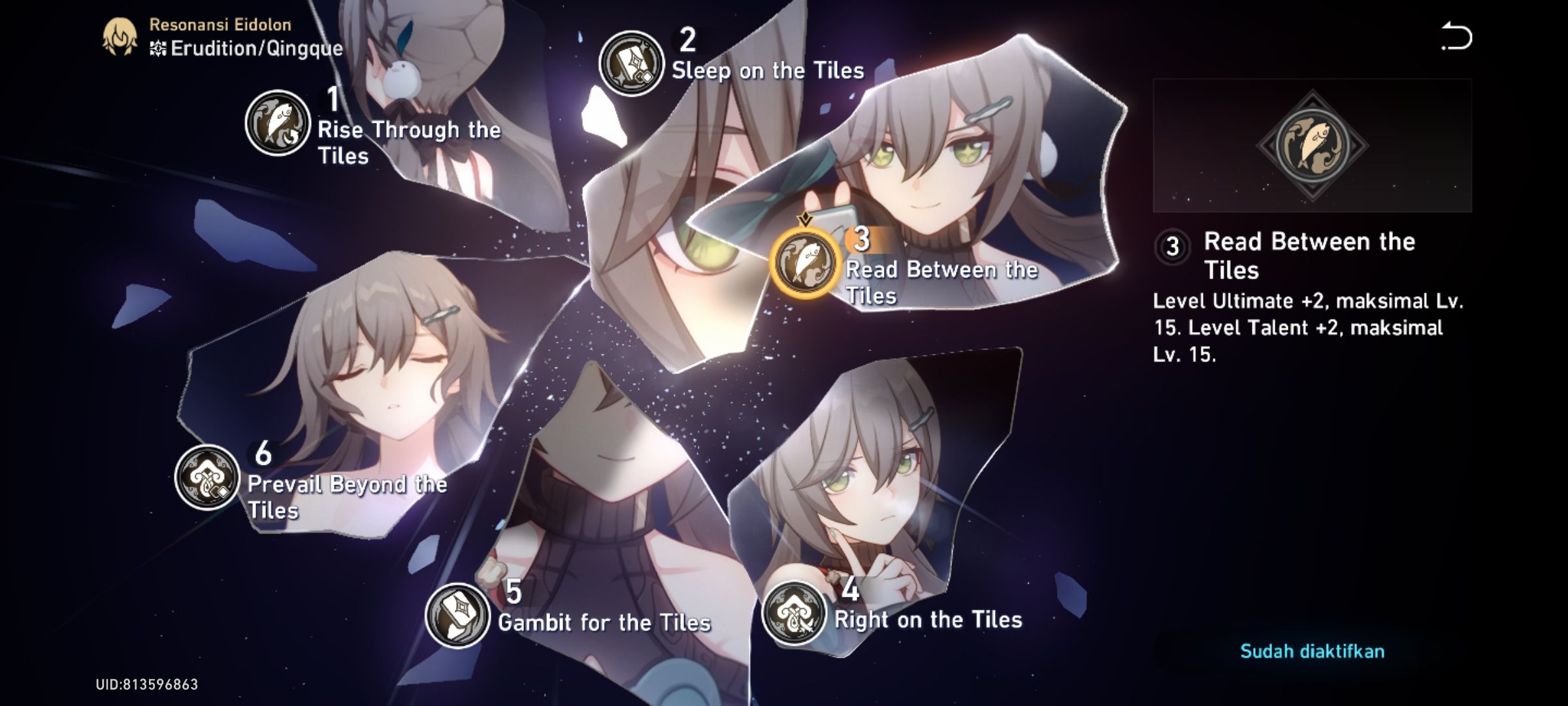1568x706 pixels.
Task: Click the Erudition path symbol next to Qingque
Action: 159,47
